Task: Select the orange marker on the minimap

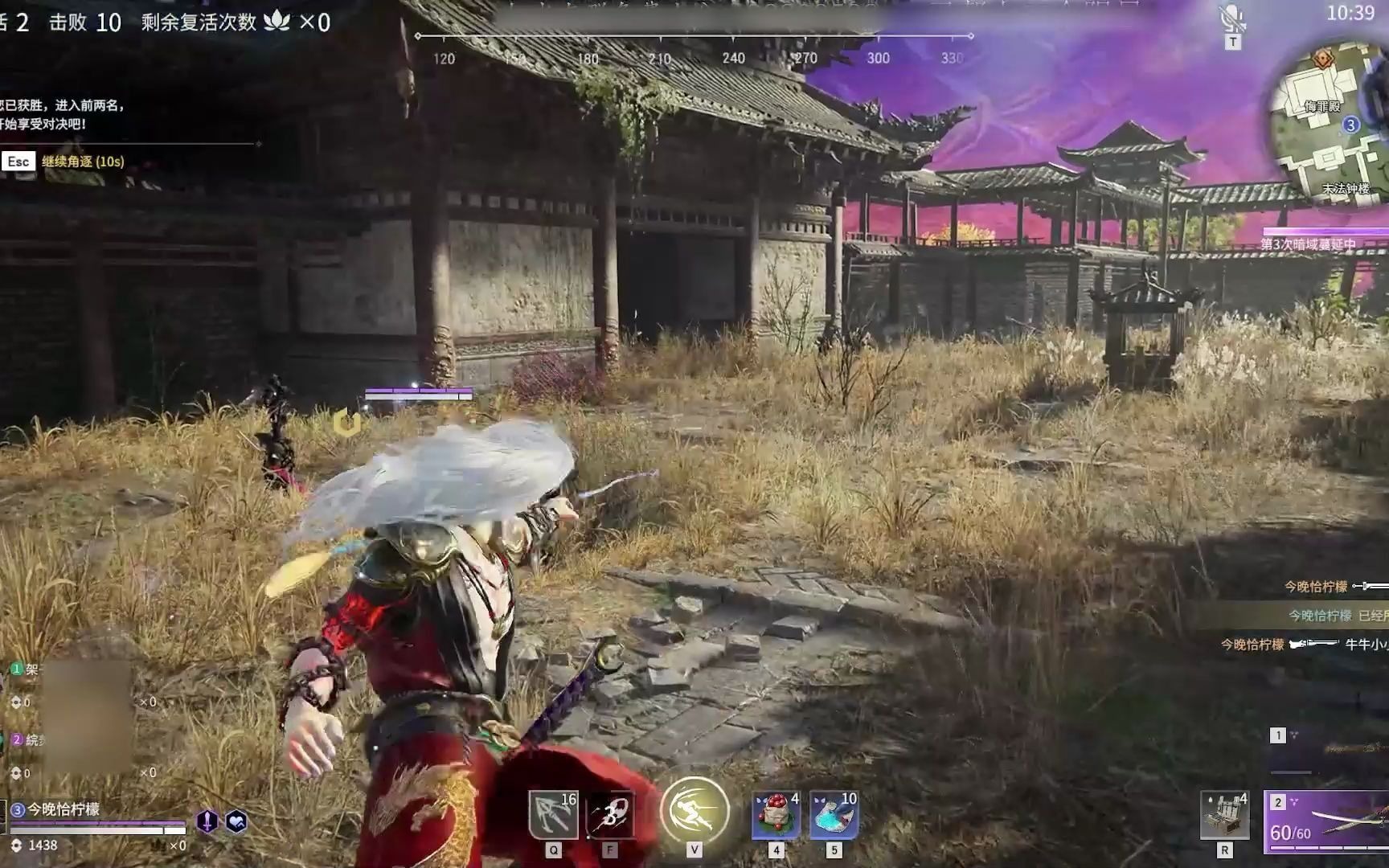Action: point(1323,58)
